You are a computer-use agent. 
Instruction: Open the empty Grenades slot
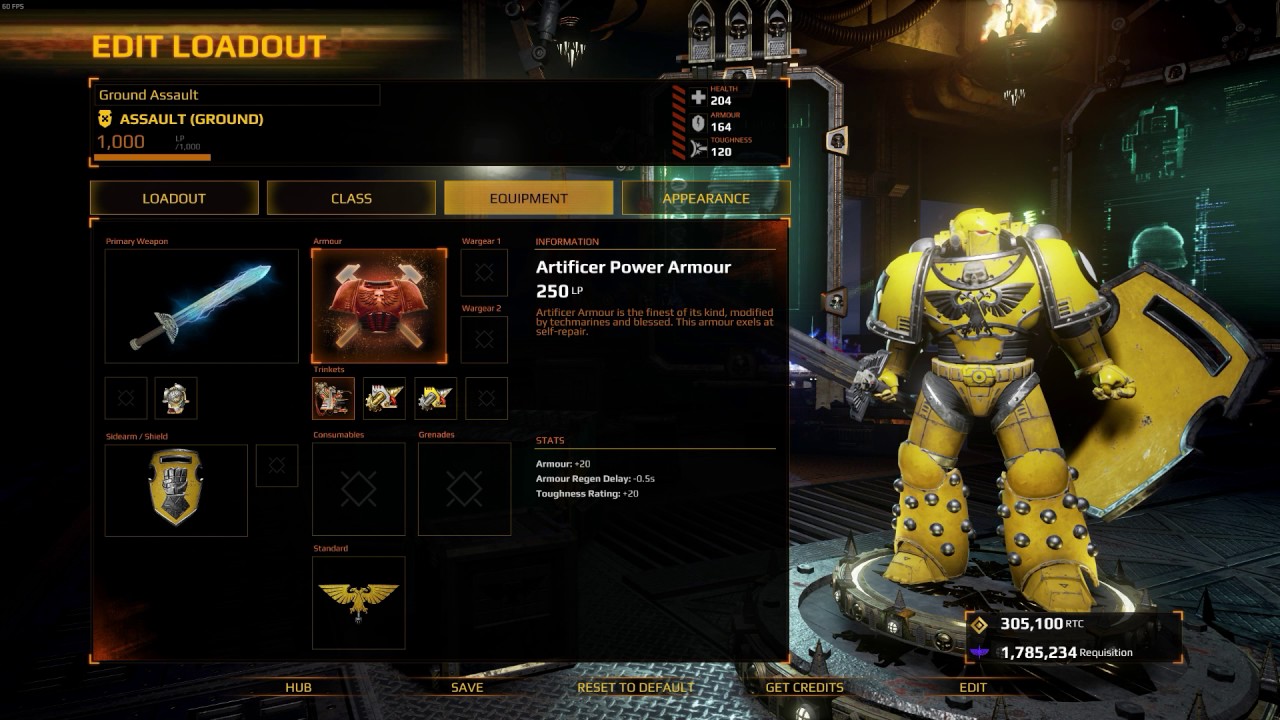(x=464, y=489)
